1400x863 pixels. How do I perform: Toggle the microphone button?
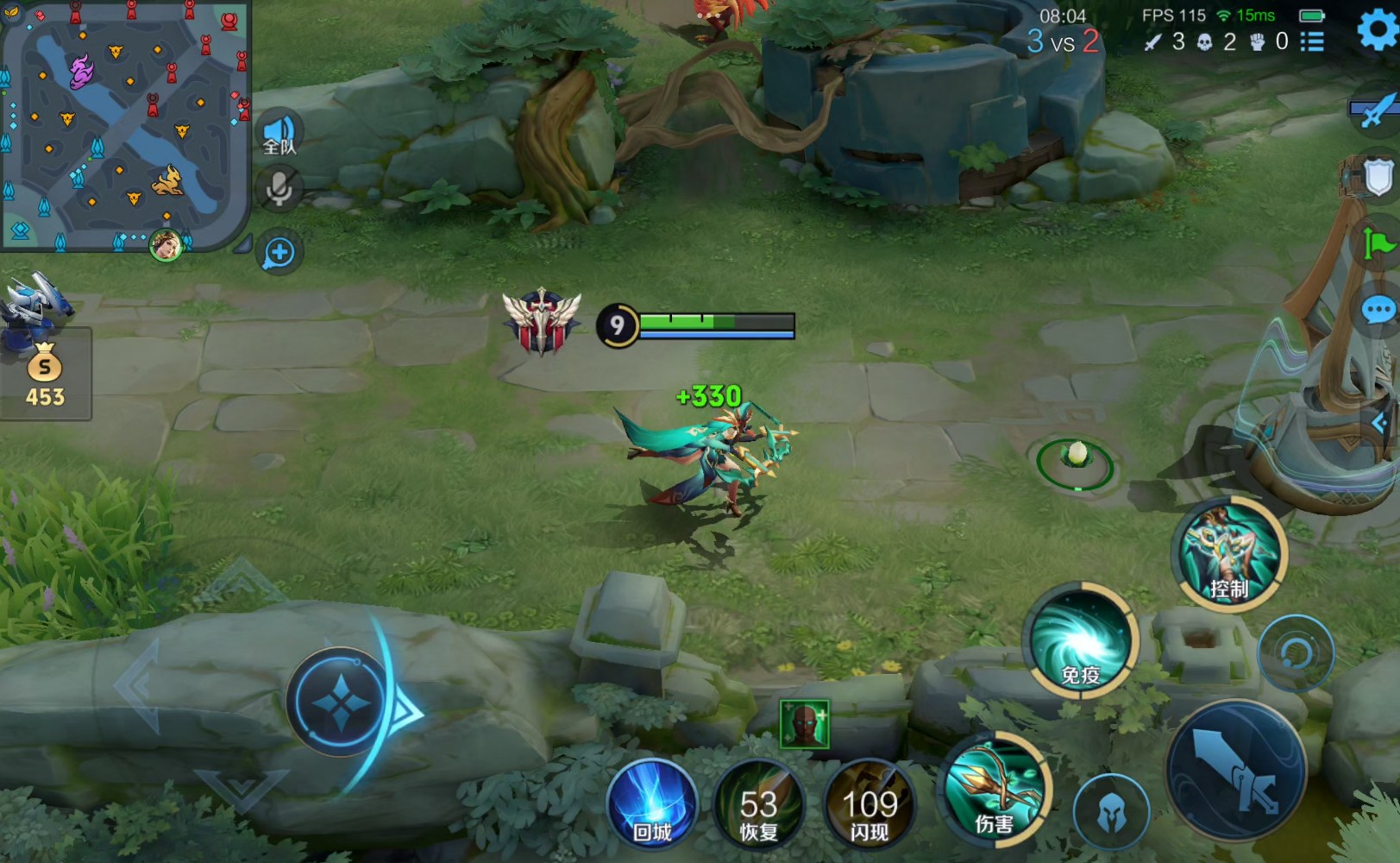(279, 189)
